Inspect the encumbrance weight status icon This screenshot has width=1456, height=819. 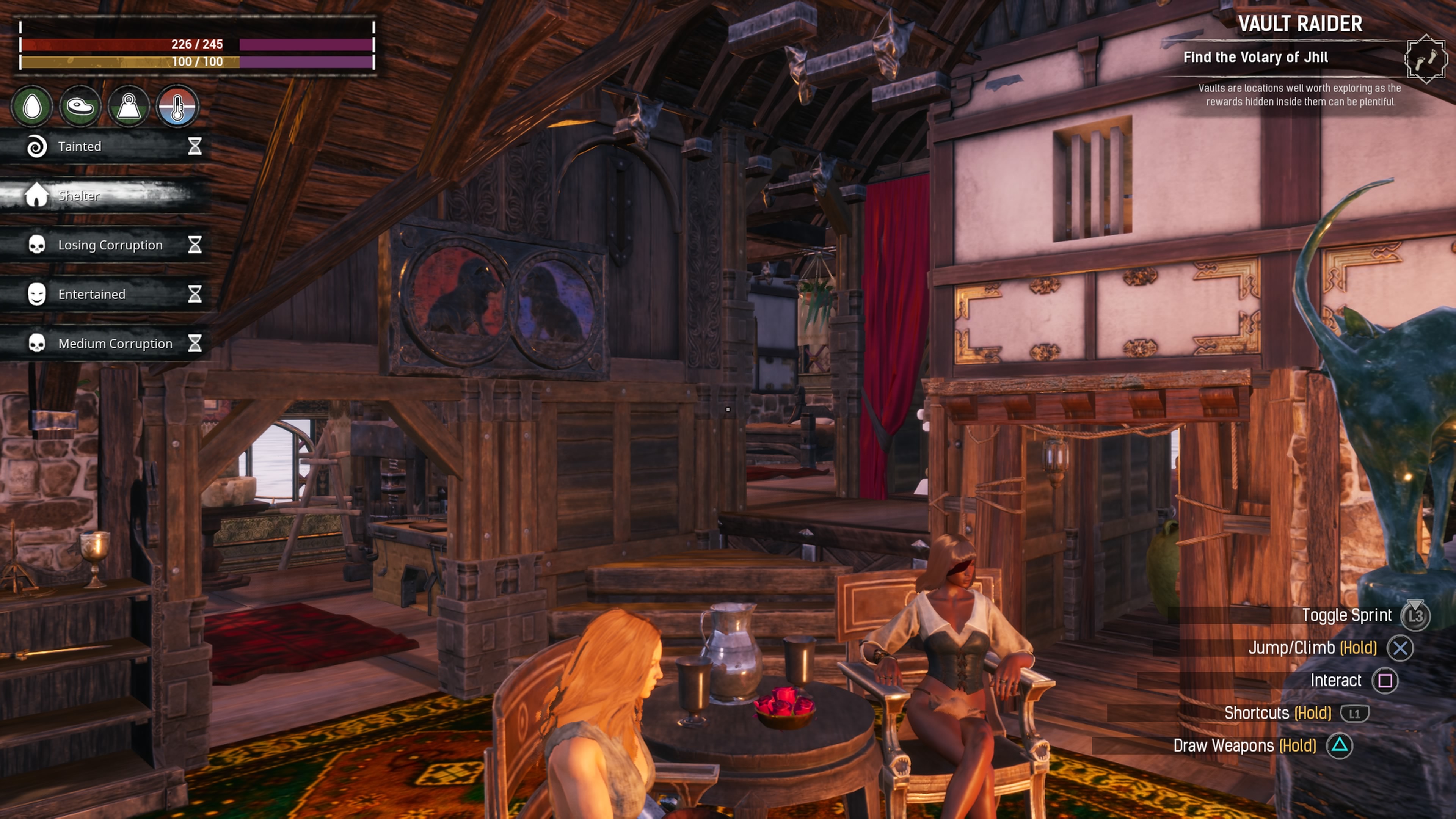pyautogui.click(x=129, y=106)
